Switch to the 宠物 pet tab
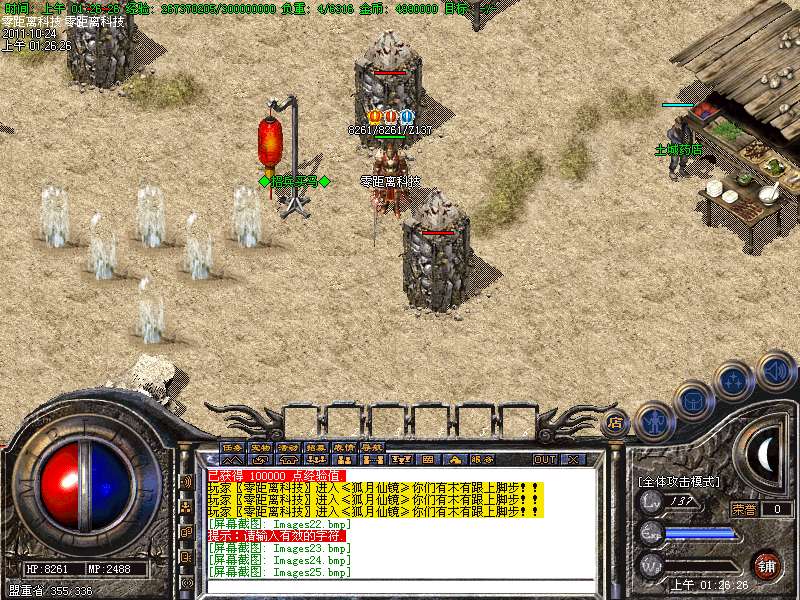This screenshot has height=600, width=800. pyautogui.click(x=261, y=447)
